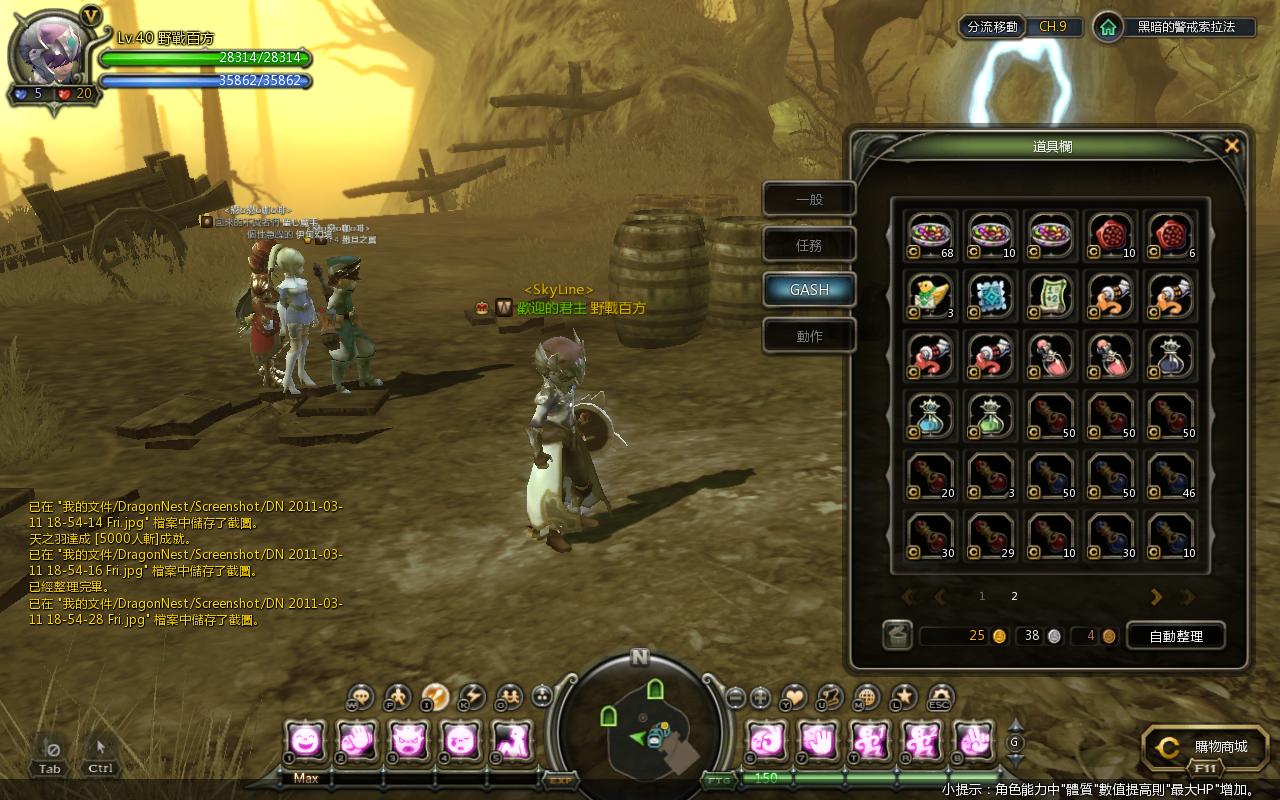Pick the yellow bird mail item
Screen dimensions: 1280x800
click(x=931, y=295)
